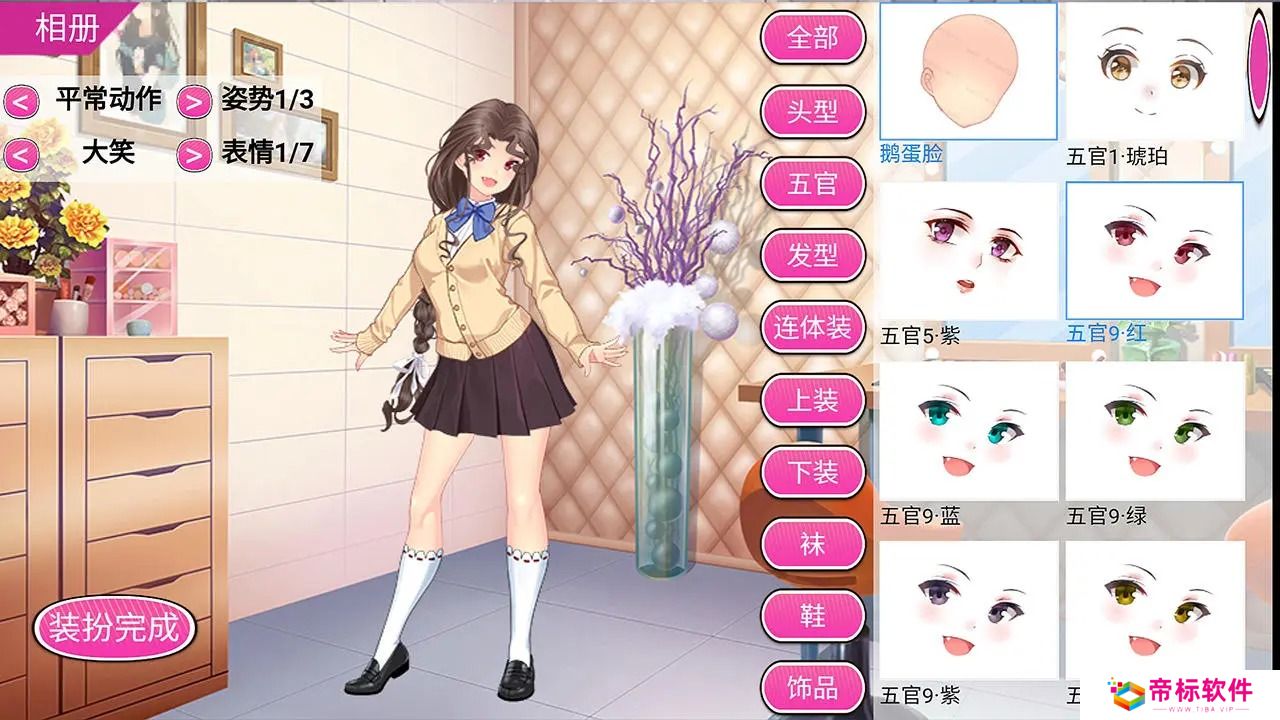Select the 袜 (socks) category
Image resolution: width=1280 pixels, height=720 pixels.
[813, 543]
